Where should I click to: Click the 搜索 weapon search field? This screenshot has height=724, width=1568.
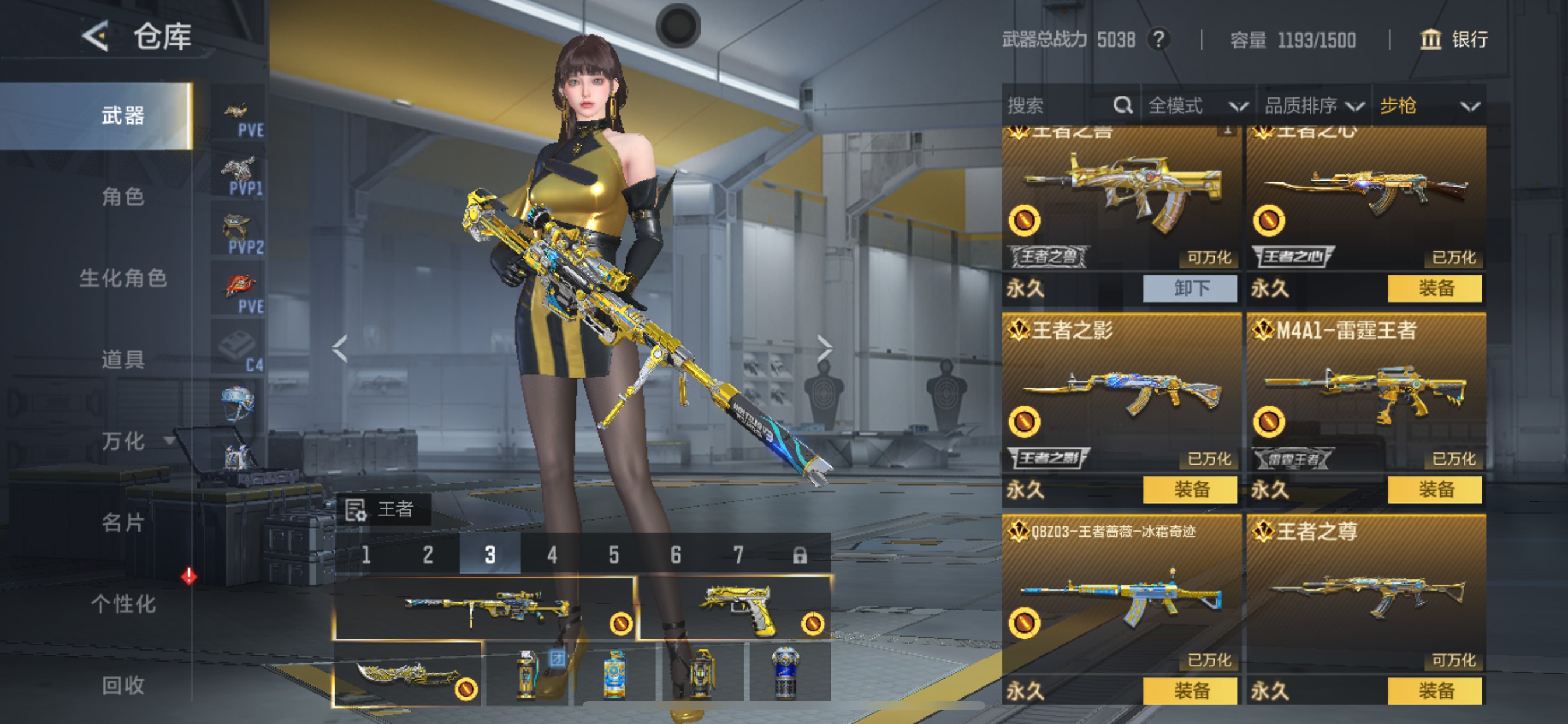(x=1059, y=106)
